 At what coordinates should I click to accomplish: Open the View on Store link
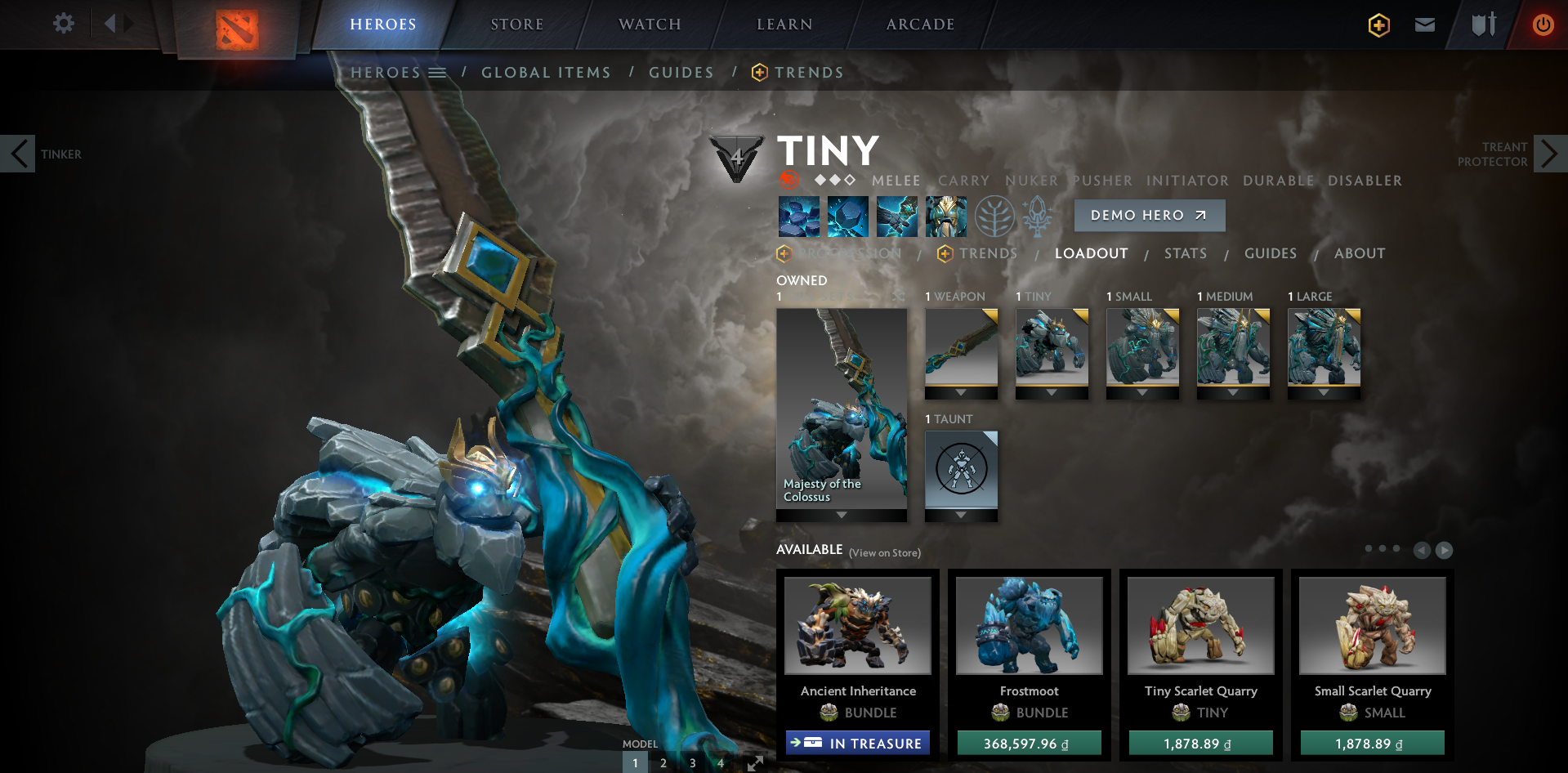click(884, 552)
